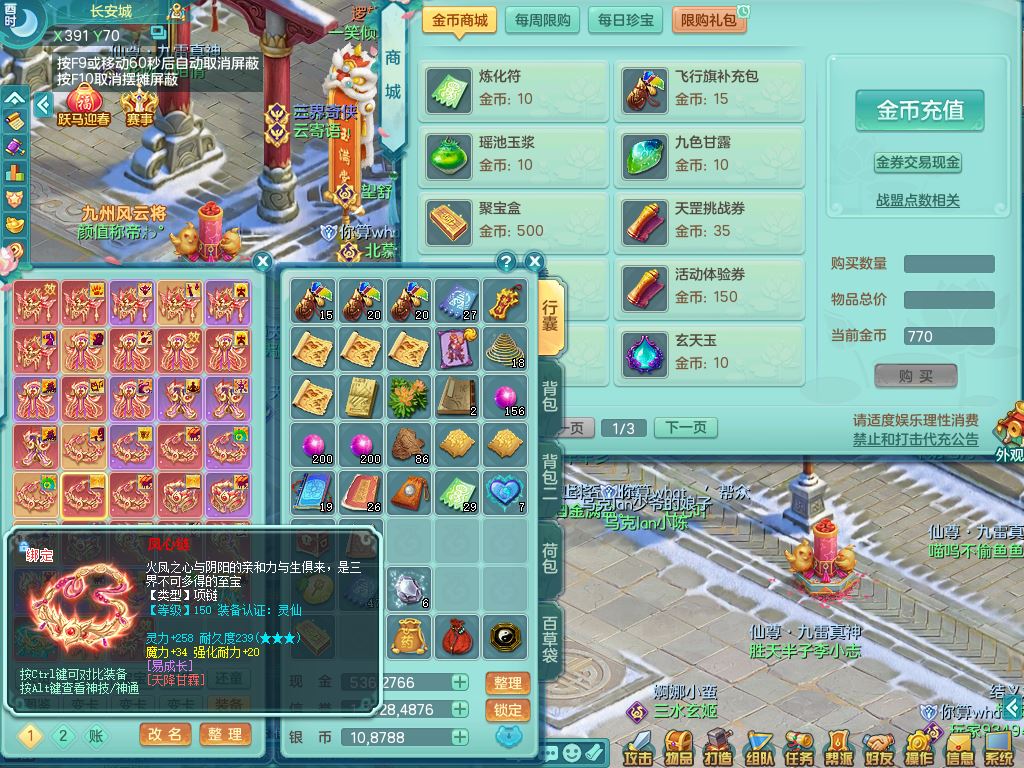Switch to the 每周限购 tab
Viewport: 1024px width, 768px height.
pyautogui.click(x=543, y=20)
